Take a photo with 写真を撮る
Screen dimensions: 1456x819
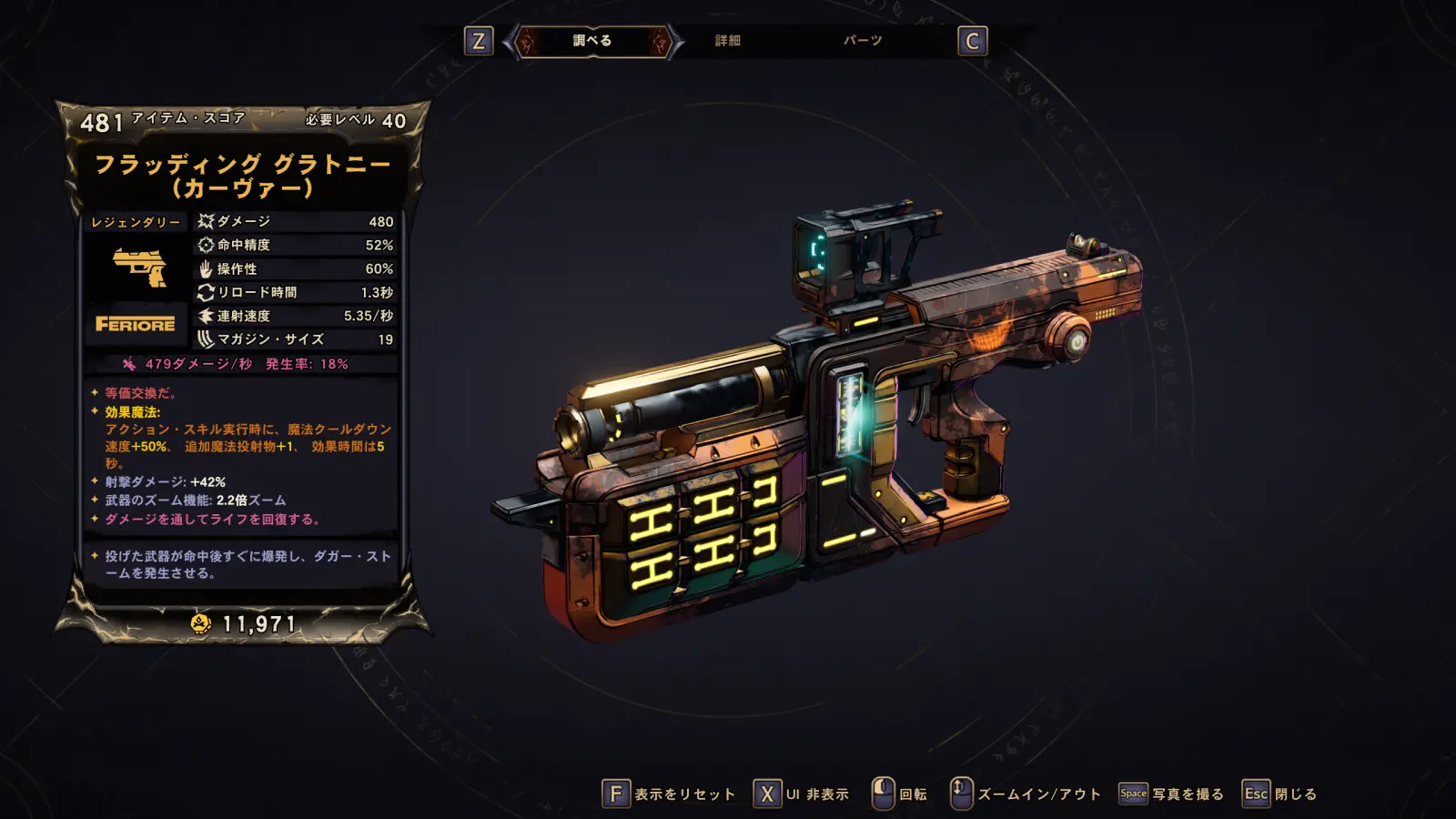(1171, 794)
